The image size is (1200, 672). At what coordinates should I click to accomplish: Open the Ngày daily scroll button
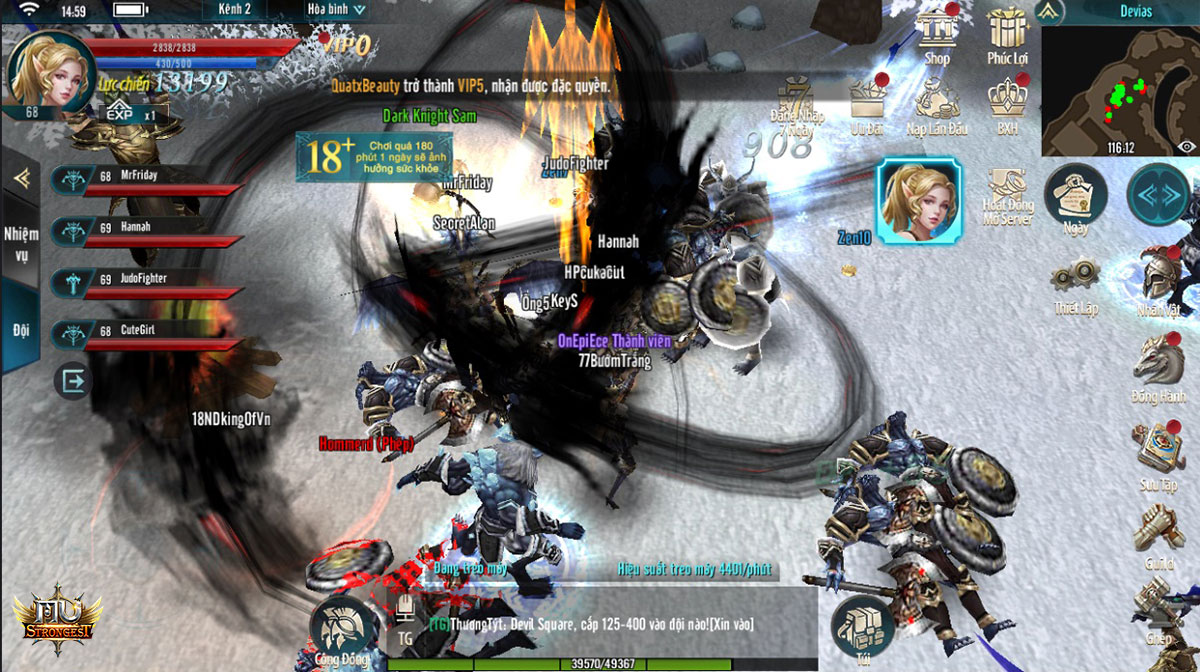[1076, 196]
